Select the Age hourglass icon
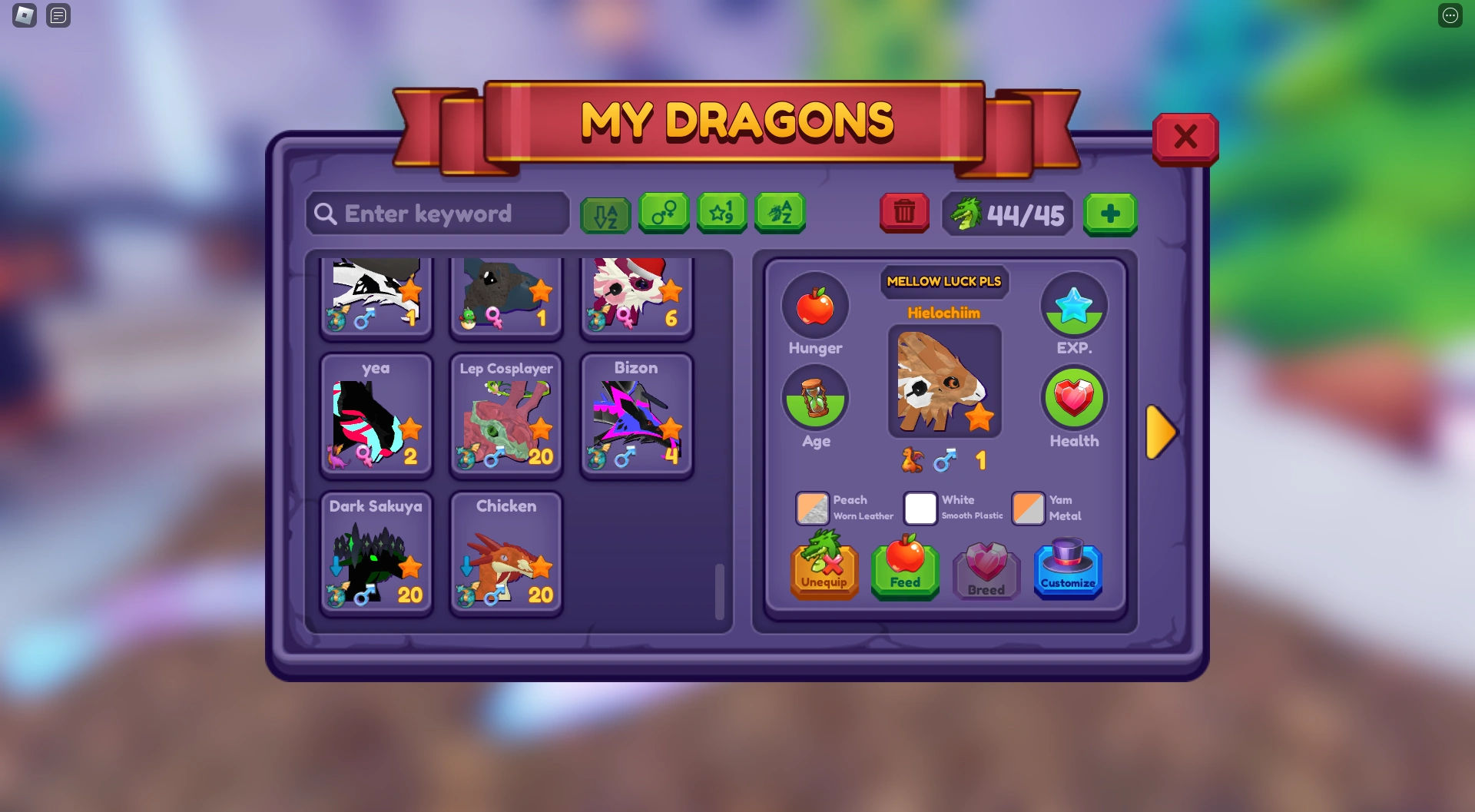The width and height of the screenshot is (1475, 812). (x=816, y=397)
